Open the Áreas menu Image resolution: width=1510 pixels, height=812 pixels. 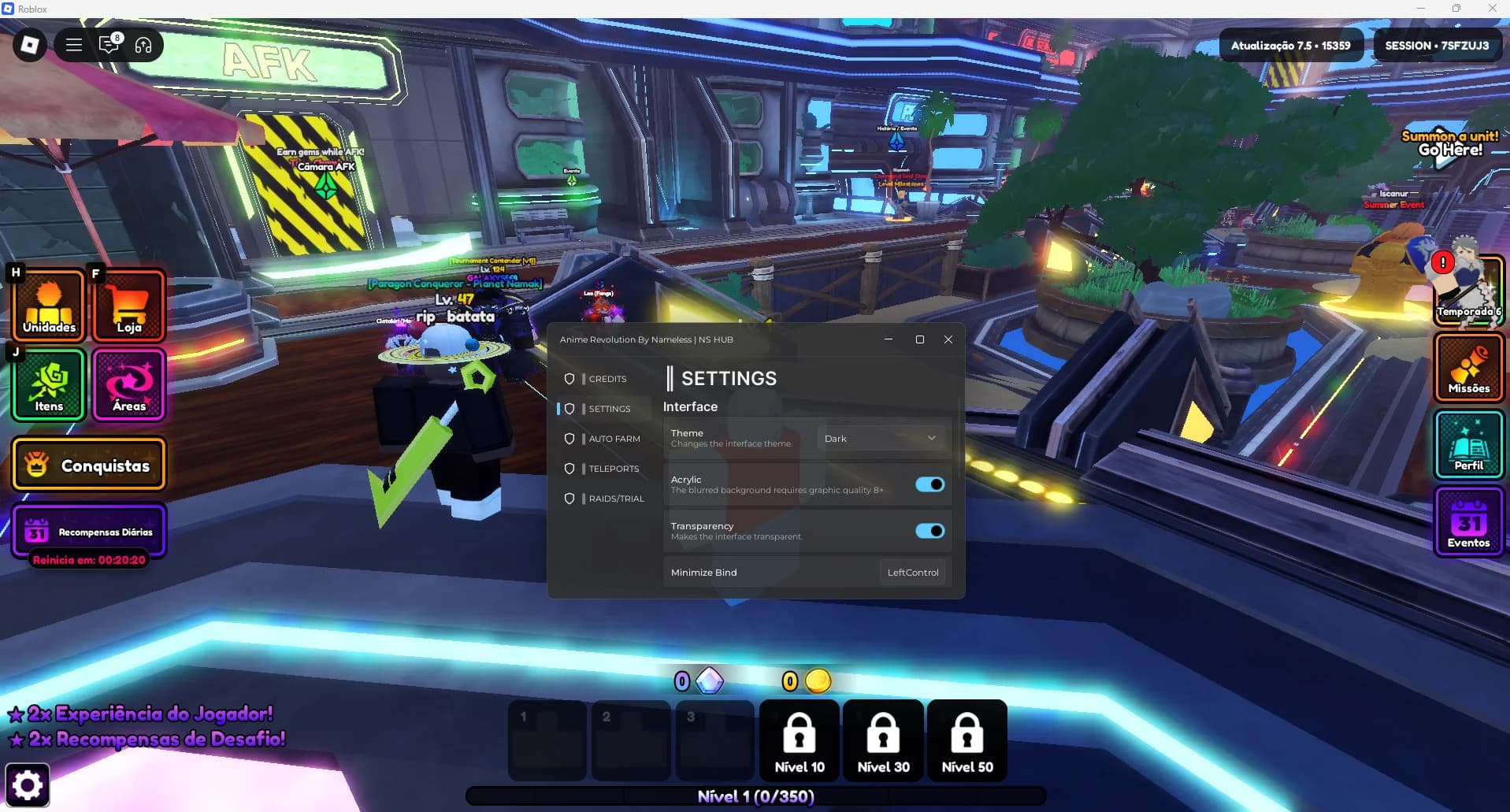click(129, 385)
